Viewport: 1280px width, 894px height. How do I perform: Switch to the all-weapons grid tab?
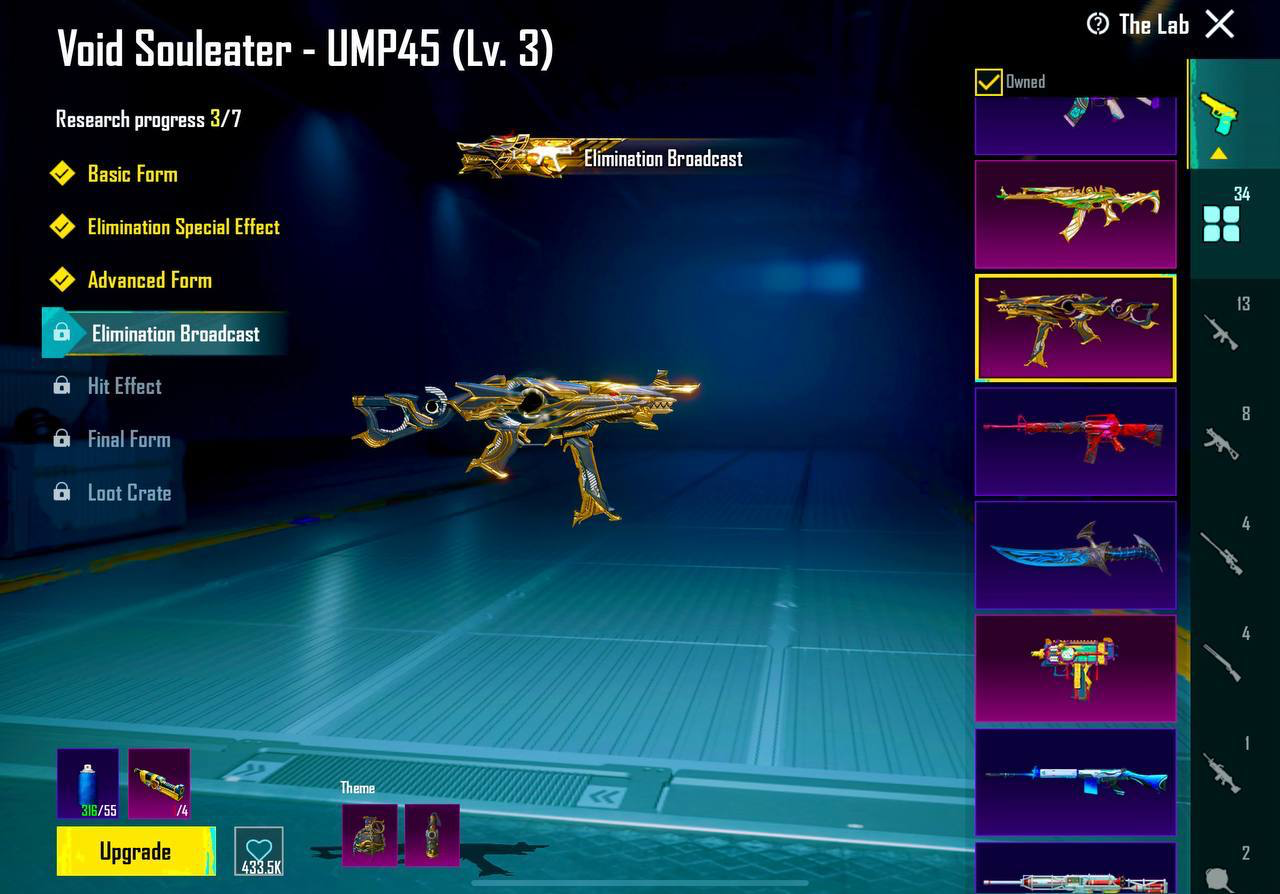[x=1222, y=222]
